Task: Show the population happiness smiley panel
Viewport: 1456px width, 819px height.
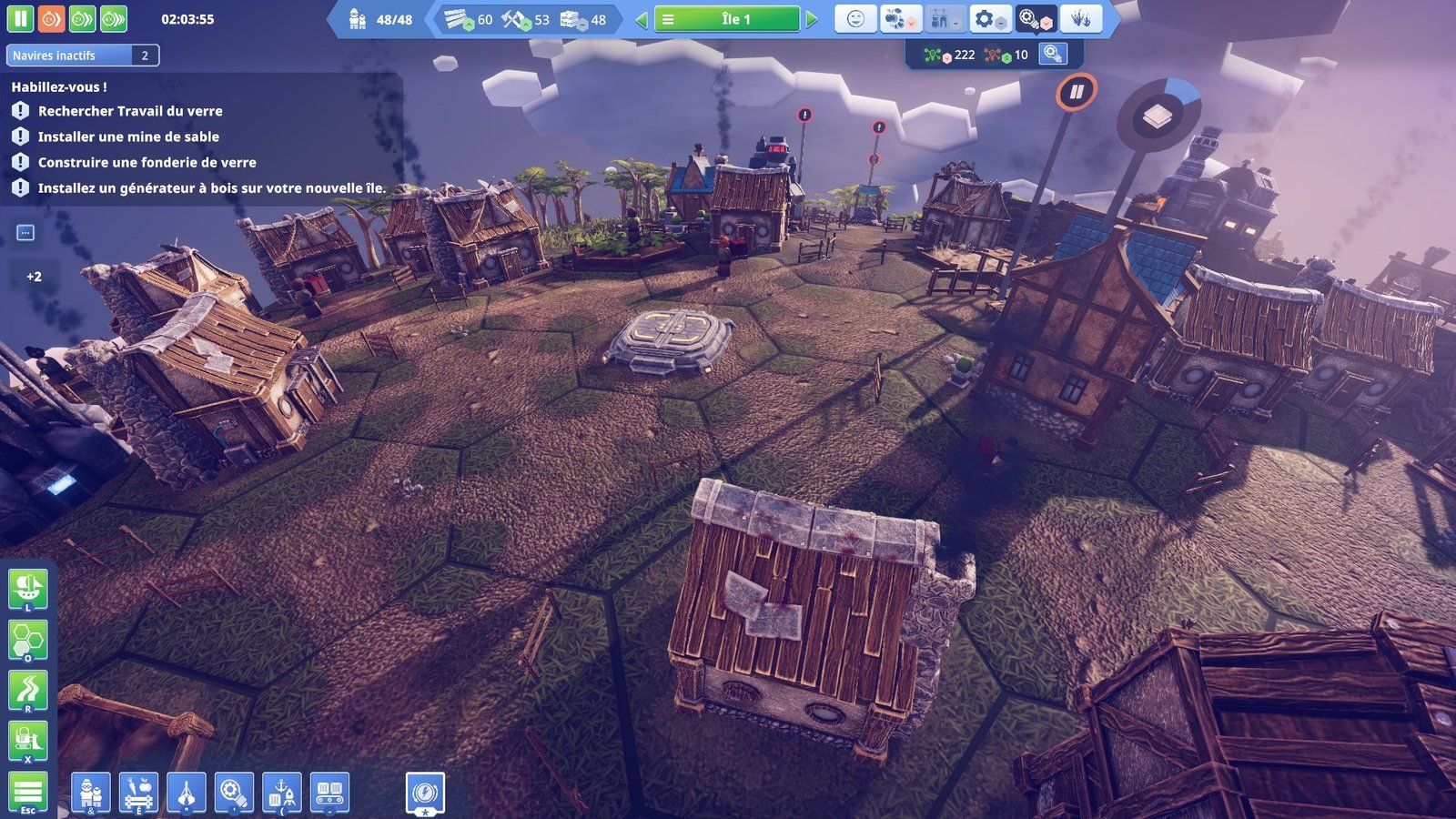Action: point(855,19)
